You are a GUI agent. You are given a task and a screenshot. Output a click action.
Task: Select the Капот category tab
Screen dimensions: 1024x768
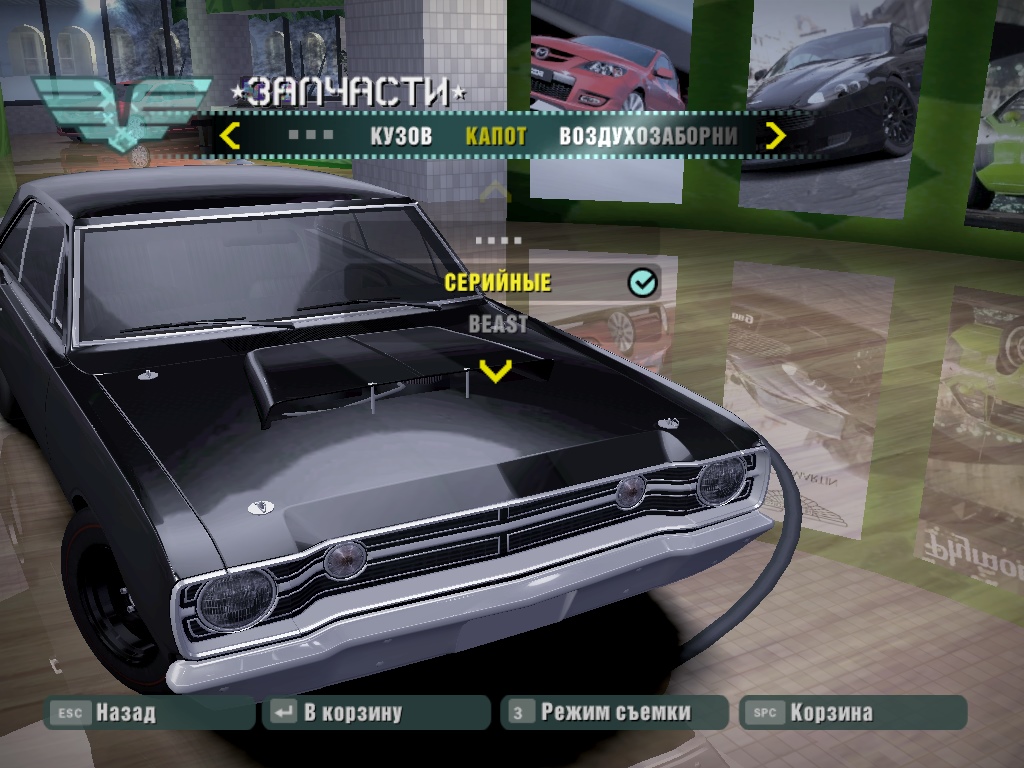496,136
